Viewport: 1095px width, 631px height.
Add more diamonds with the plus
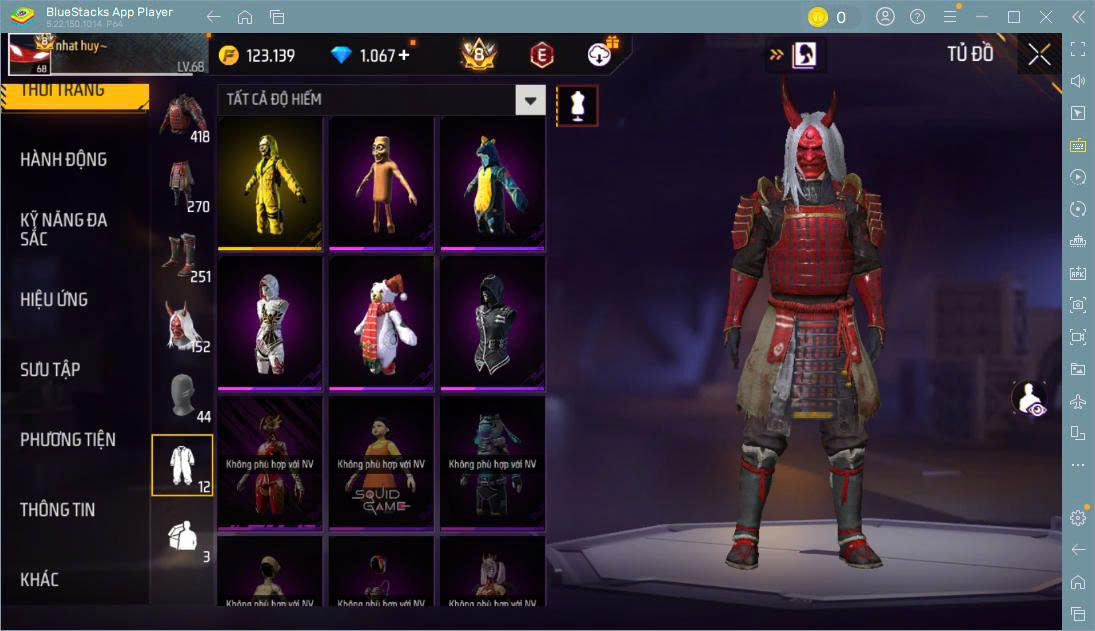tap(404, 55)
